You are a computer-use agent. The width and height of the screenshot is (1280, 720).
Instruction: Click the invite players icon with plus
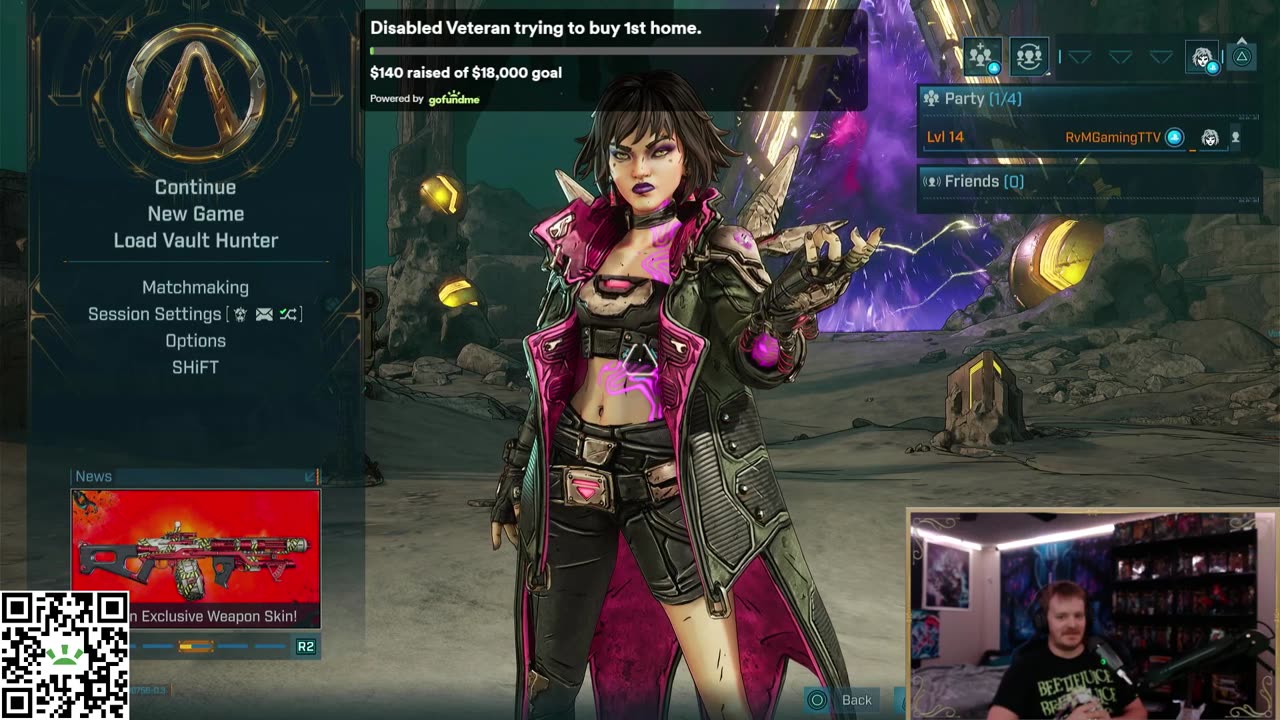coord(983,57)
